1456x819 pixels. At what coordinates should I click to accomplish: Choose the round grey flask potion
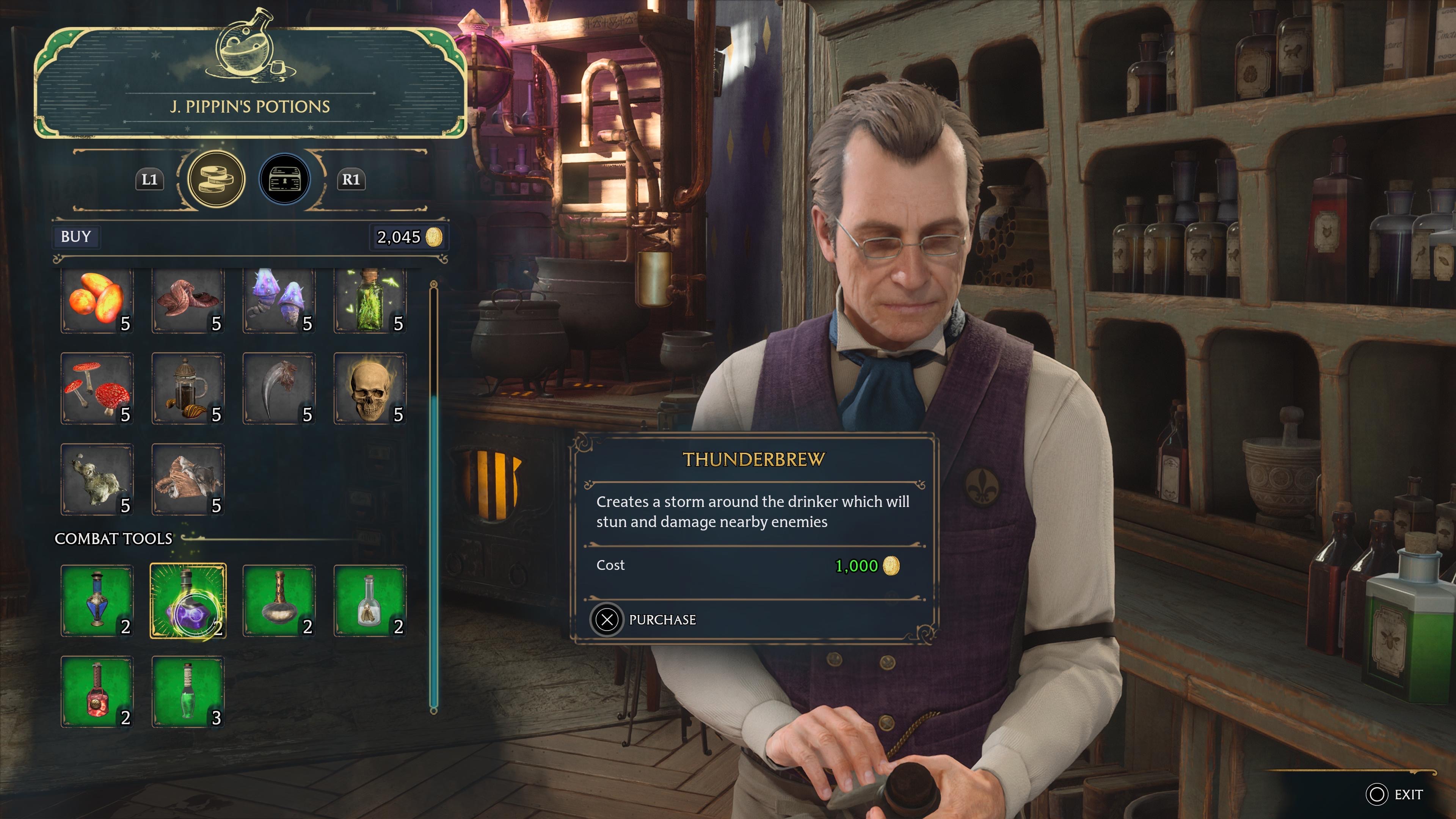pyautogui.click(x=279, y=601)
